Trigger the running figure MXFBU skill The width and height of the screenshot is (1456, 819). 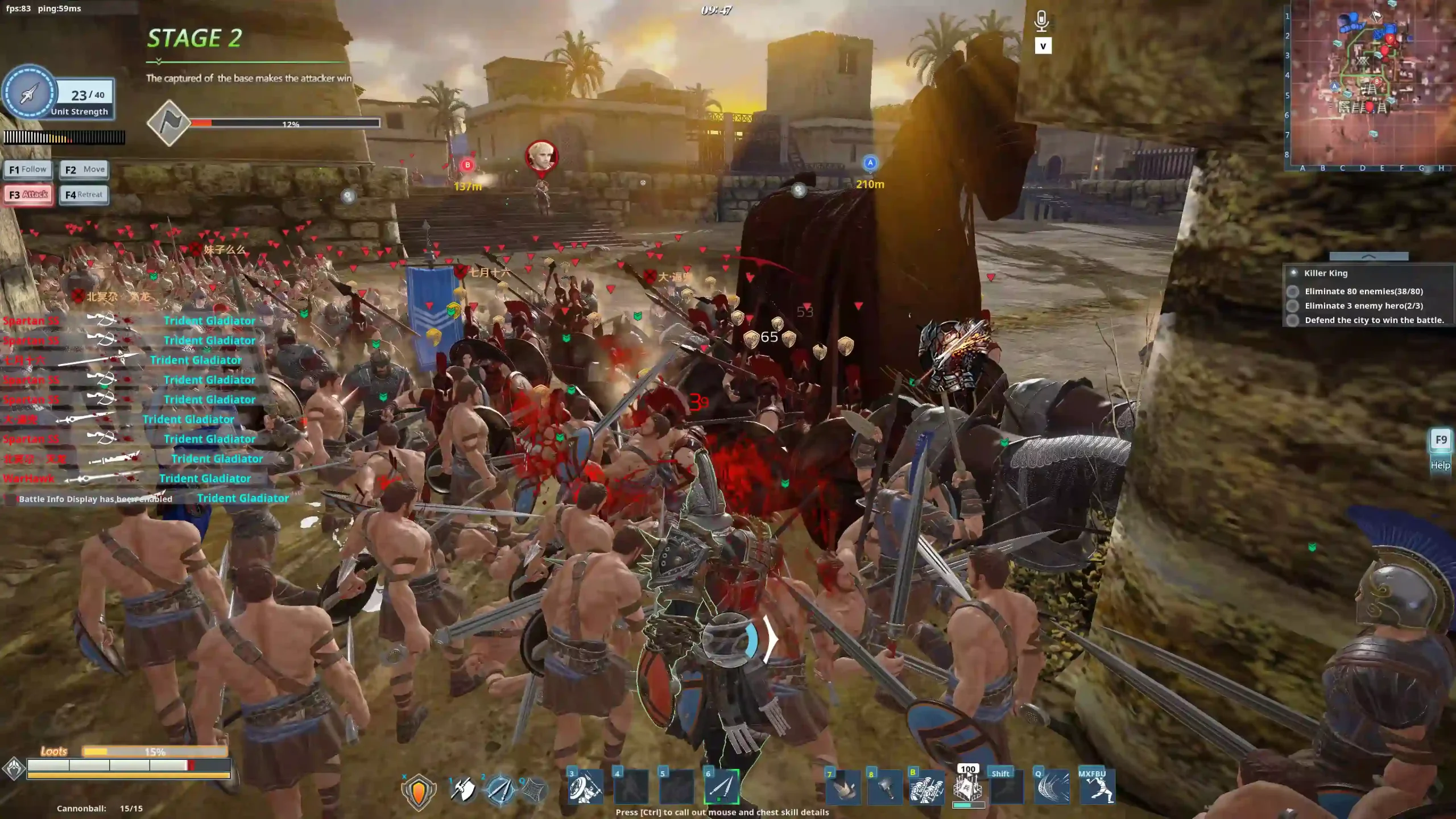(x=1097, y=788)
